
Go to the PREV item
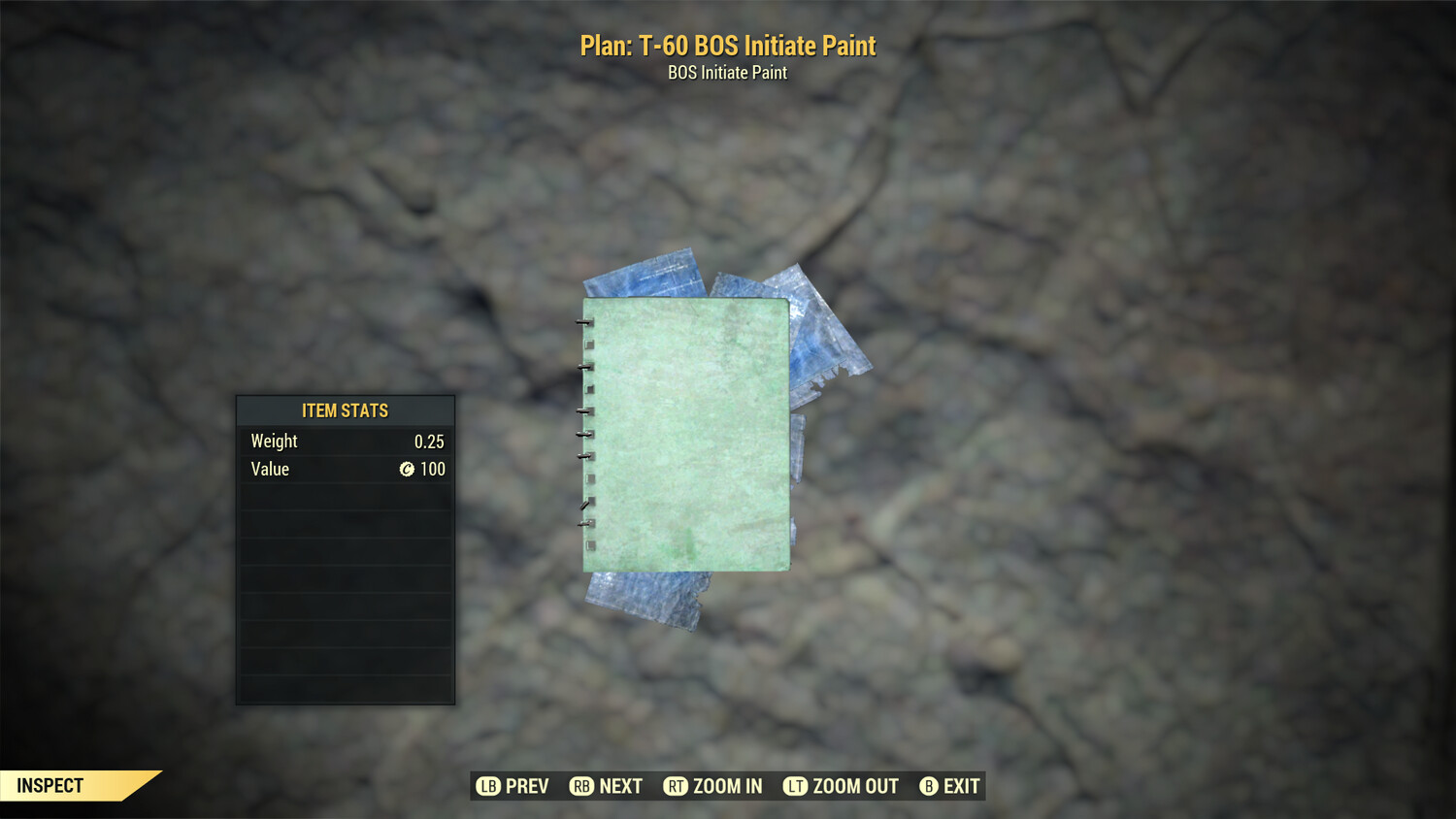point(513,786)
